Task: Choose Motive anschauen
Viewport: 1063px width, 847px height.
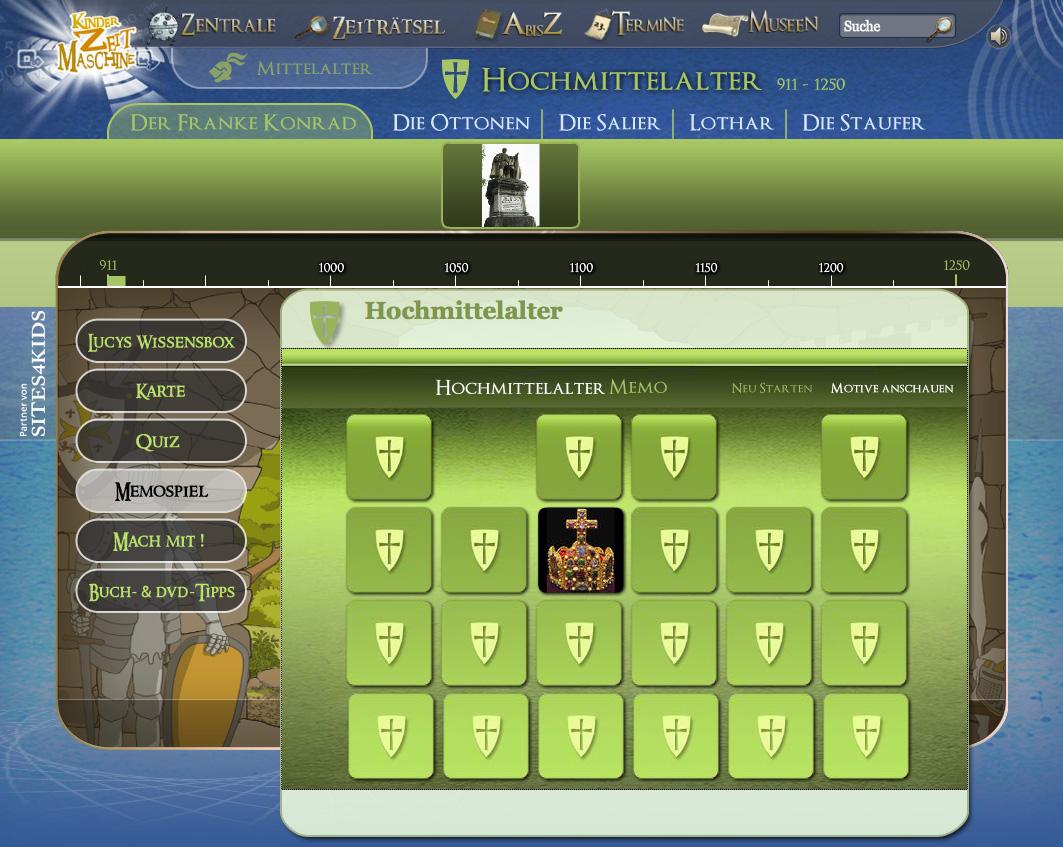Action: (892, 388)
